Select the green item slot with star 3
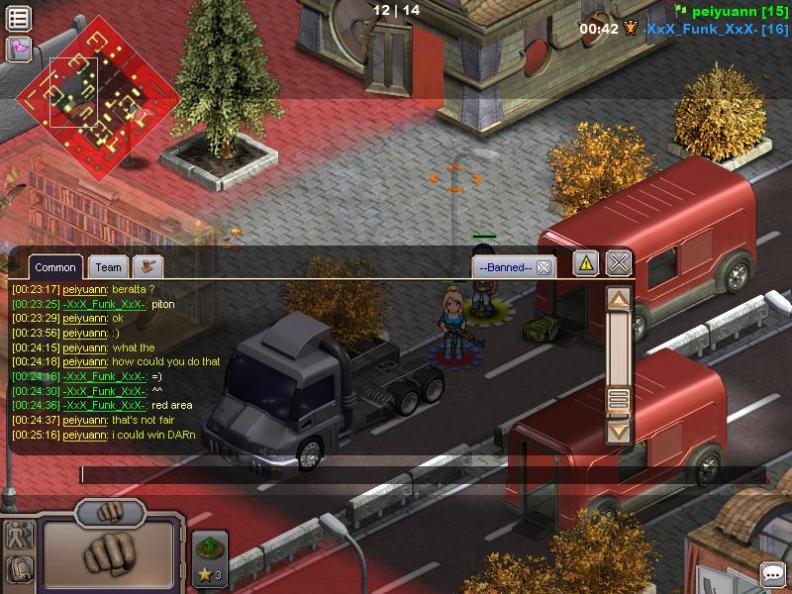The height and width of the screenshot is (594, 792). click(x=210, y=558)
